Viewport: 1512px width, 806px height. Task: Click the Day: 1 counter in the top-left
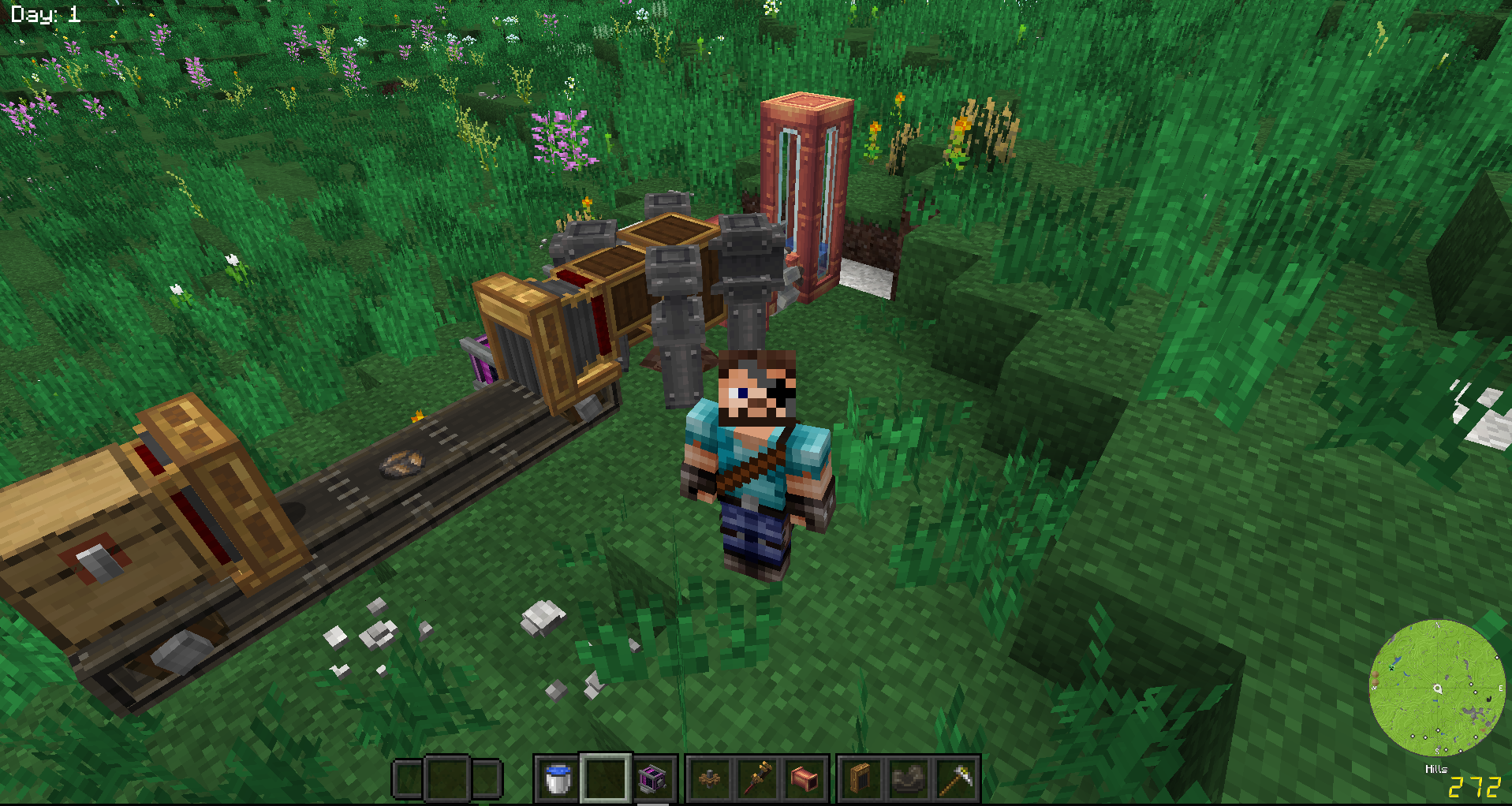click(x=43, y=13)
